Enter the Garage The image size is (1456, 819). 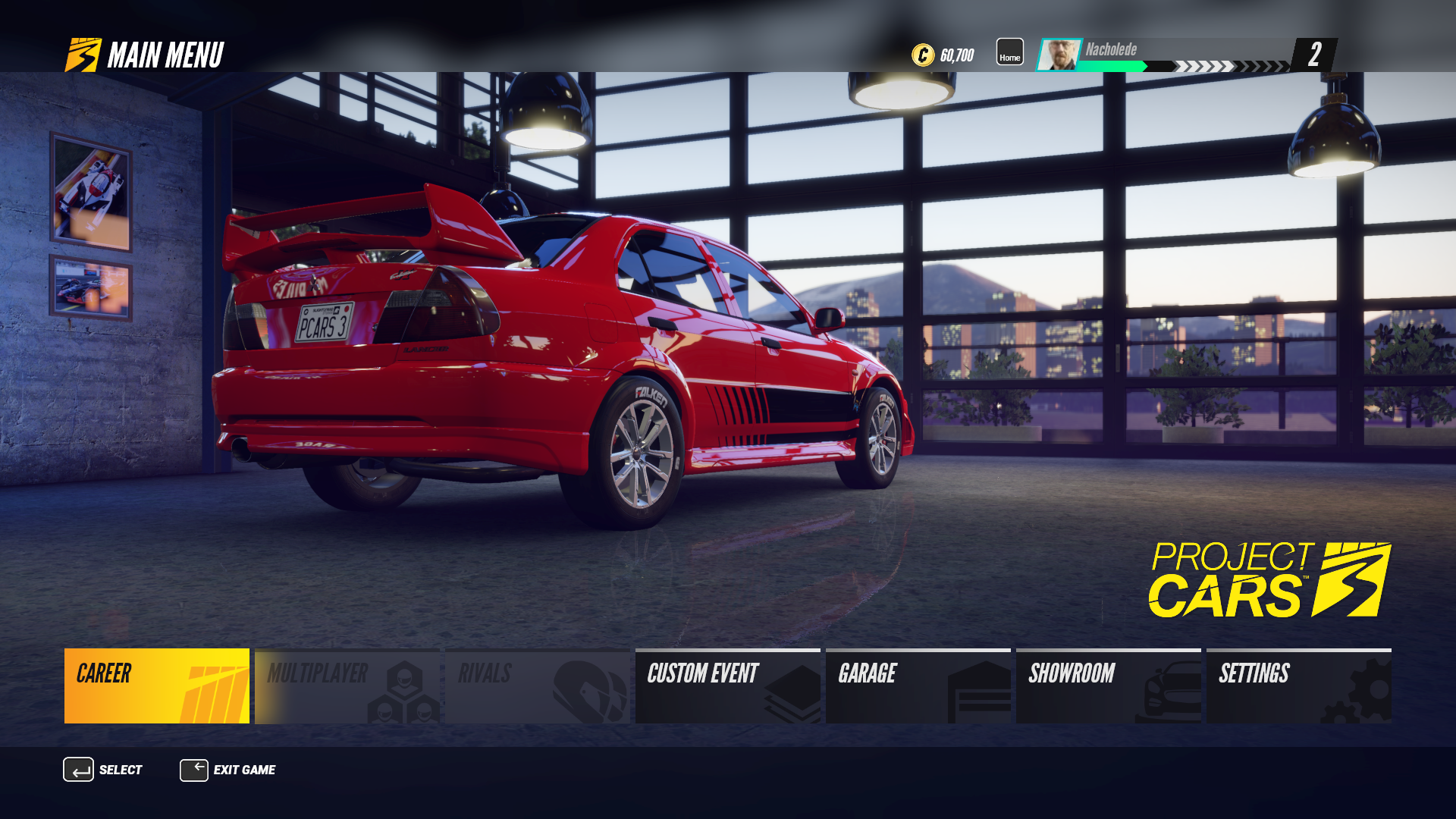pos(918,686)
